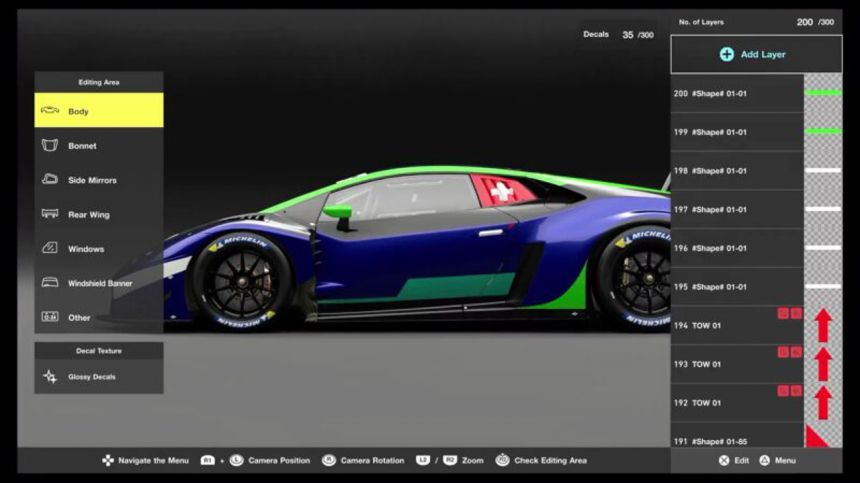
Task: Choose layer 197 from the list
Action: coord(737,210)
